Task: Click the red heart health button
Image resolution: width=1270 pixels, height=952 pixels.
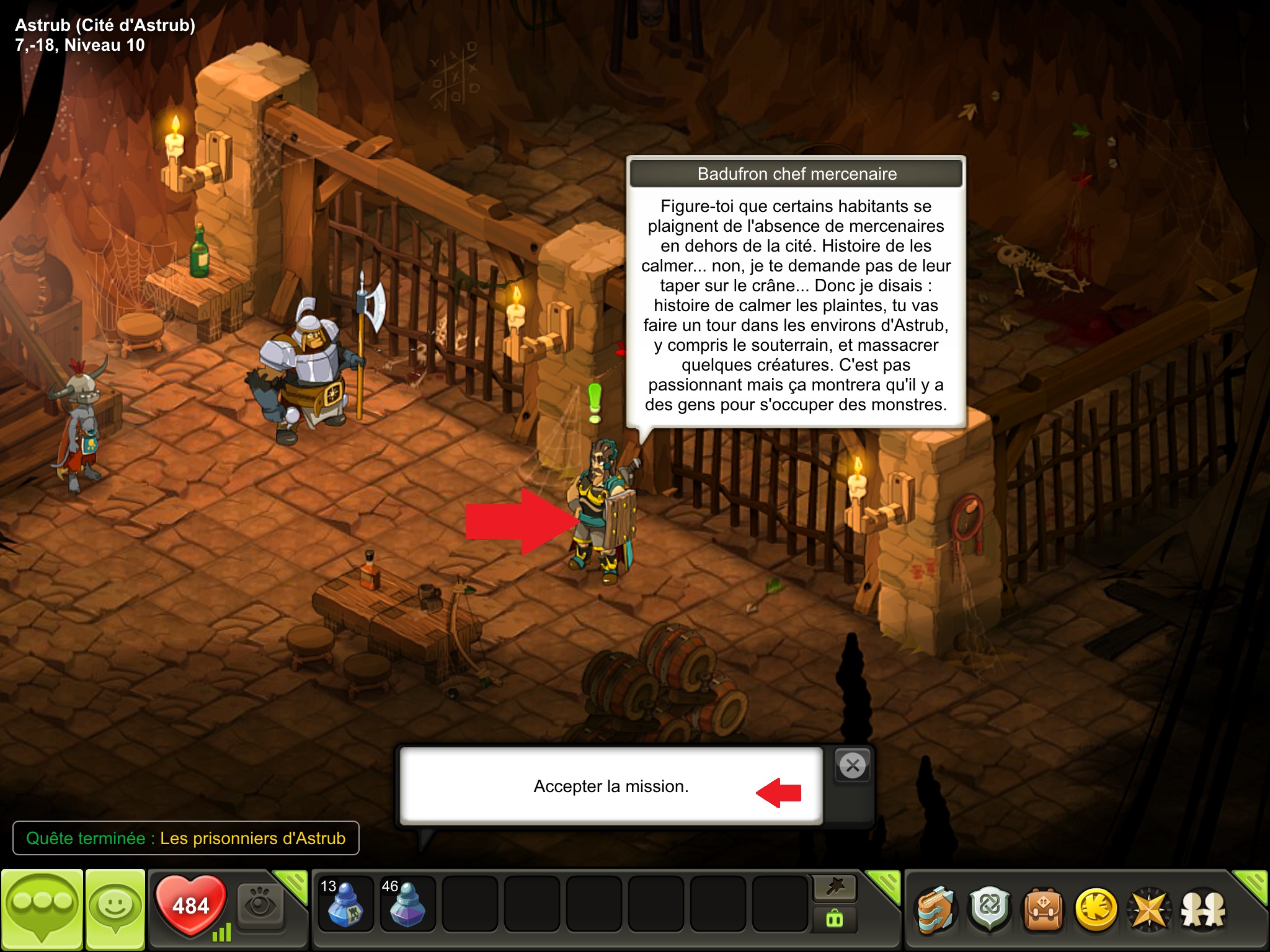Action: pos(190,905)
